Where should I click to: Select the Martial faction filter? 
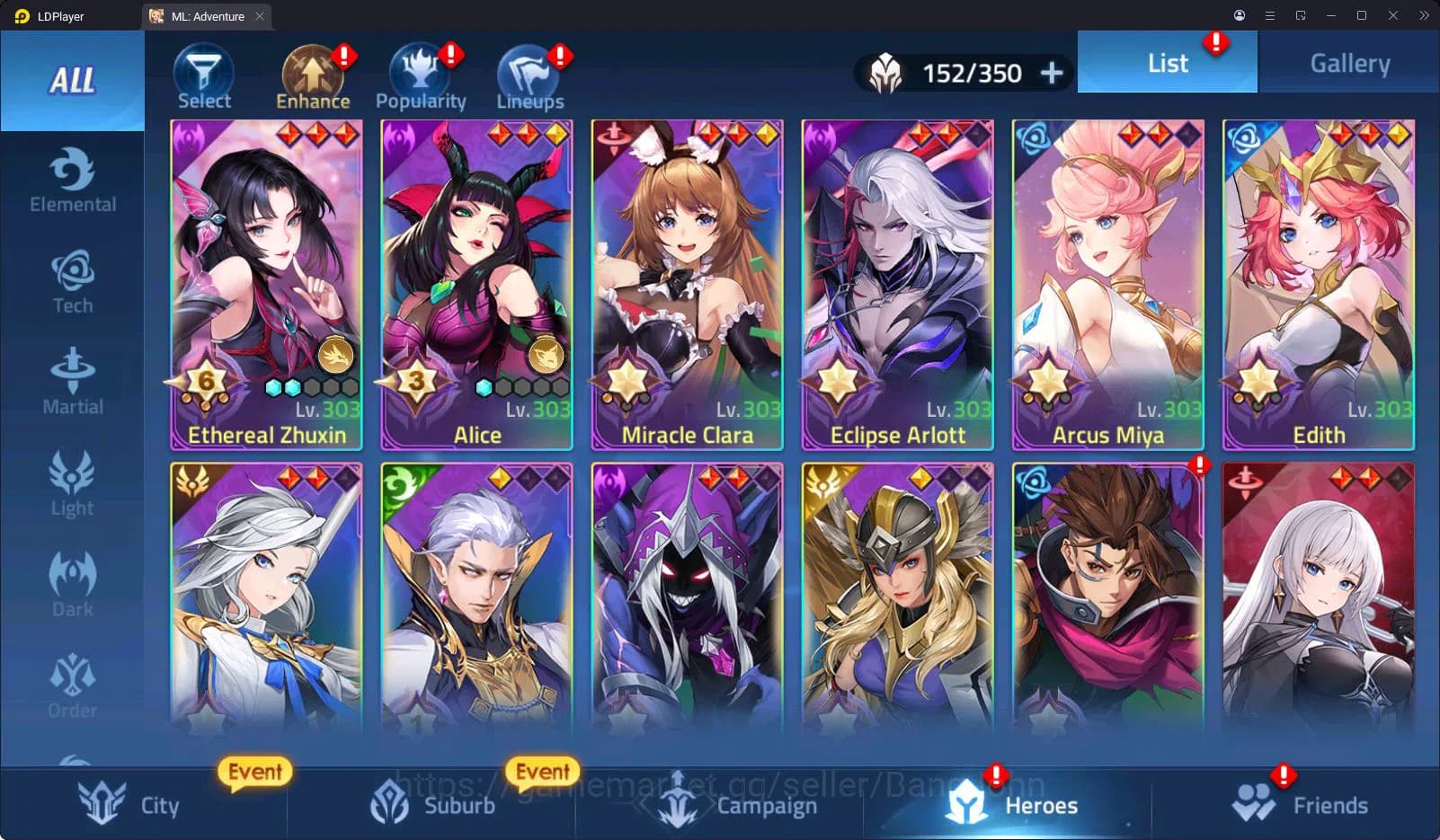coord(72,382)
